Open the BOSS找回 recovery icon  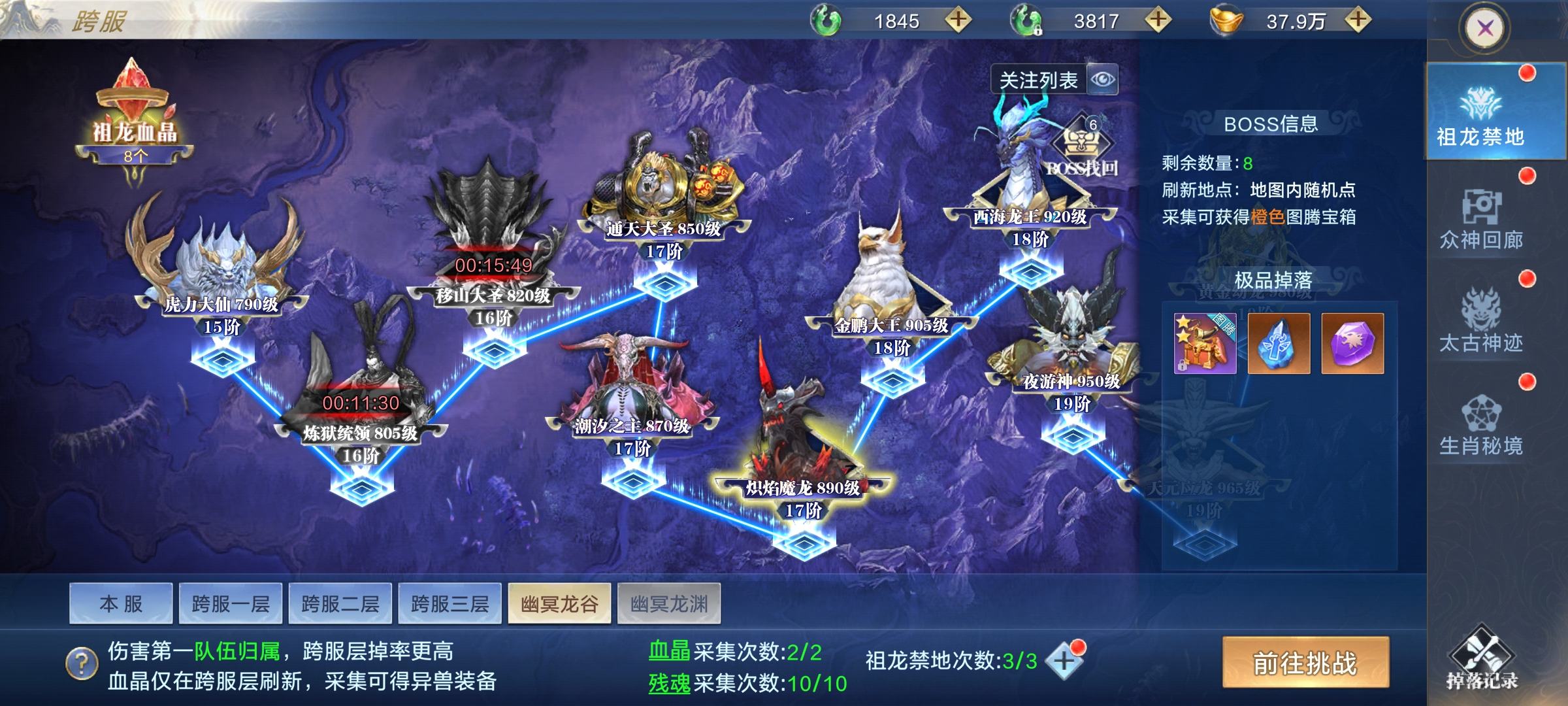[x=1082, y=147]
